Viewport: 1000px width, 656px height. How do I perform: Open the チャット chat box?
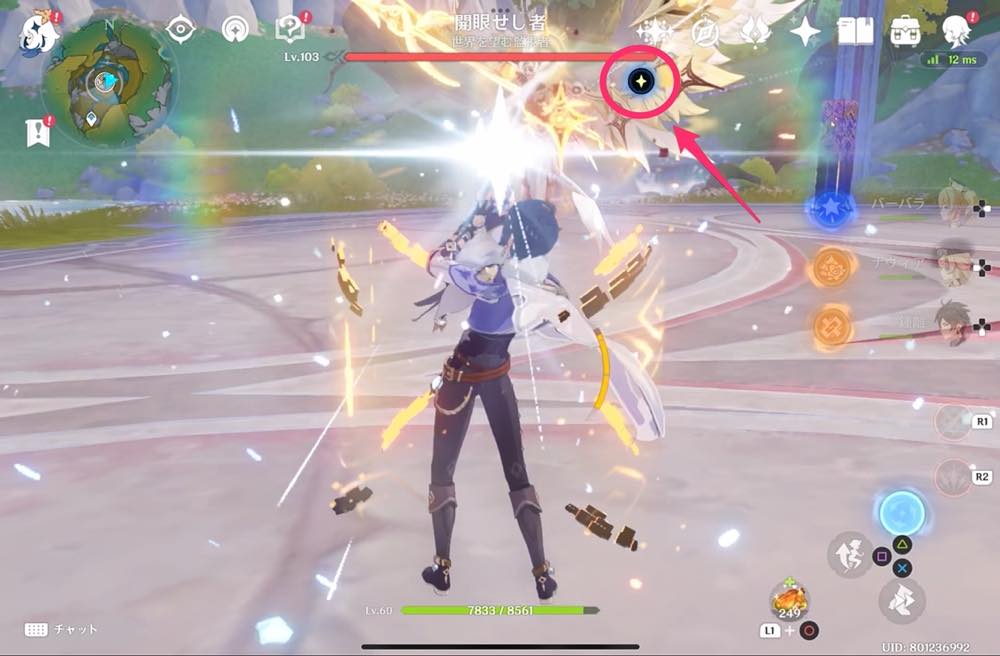pyautogui.click(x=62, y=629)
